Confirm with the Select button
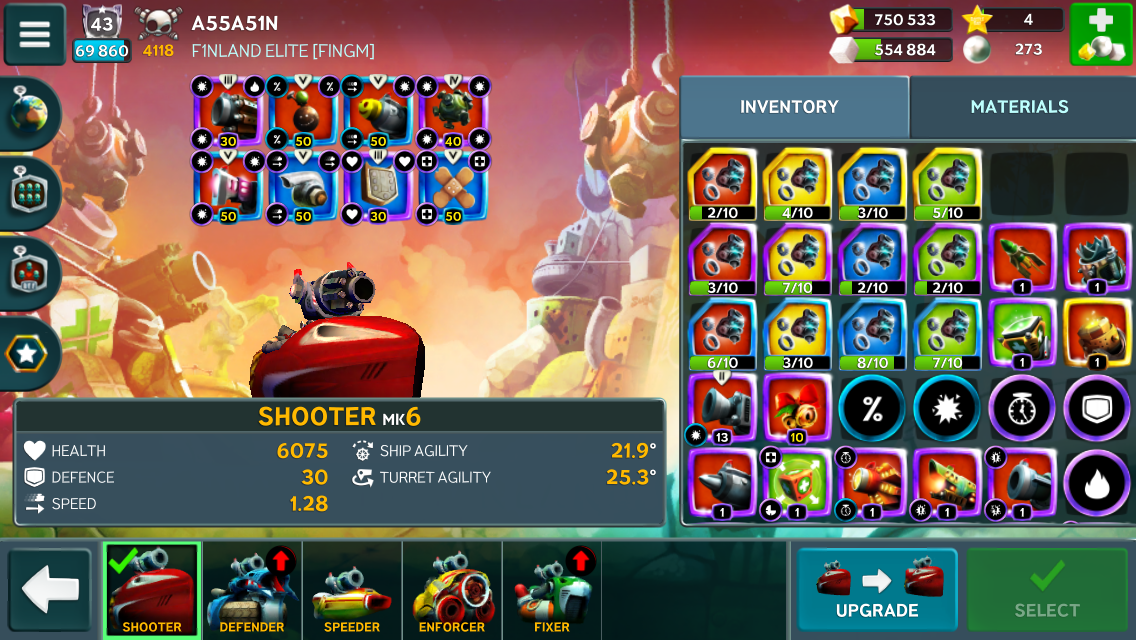The image size is (1136, 640). click(x=1047, y=590)
